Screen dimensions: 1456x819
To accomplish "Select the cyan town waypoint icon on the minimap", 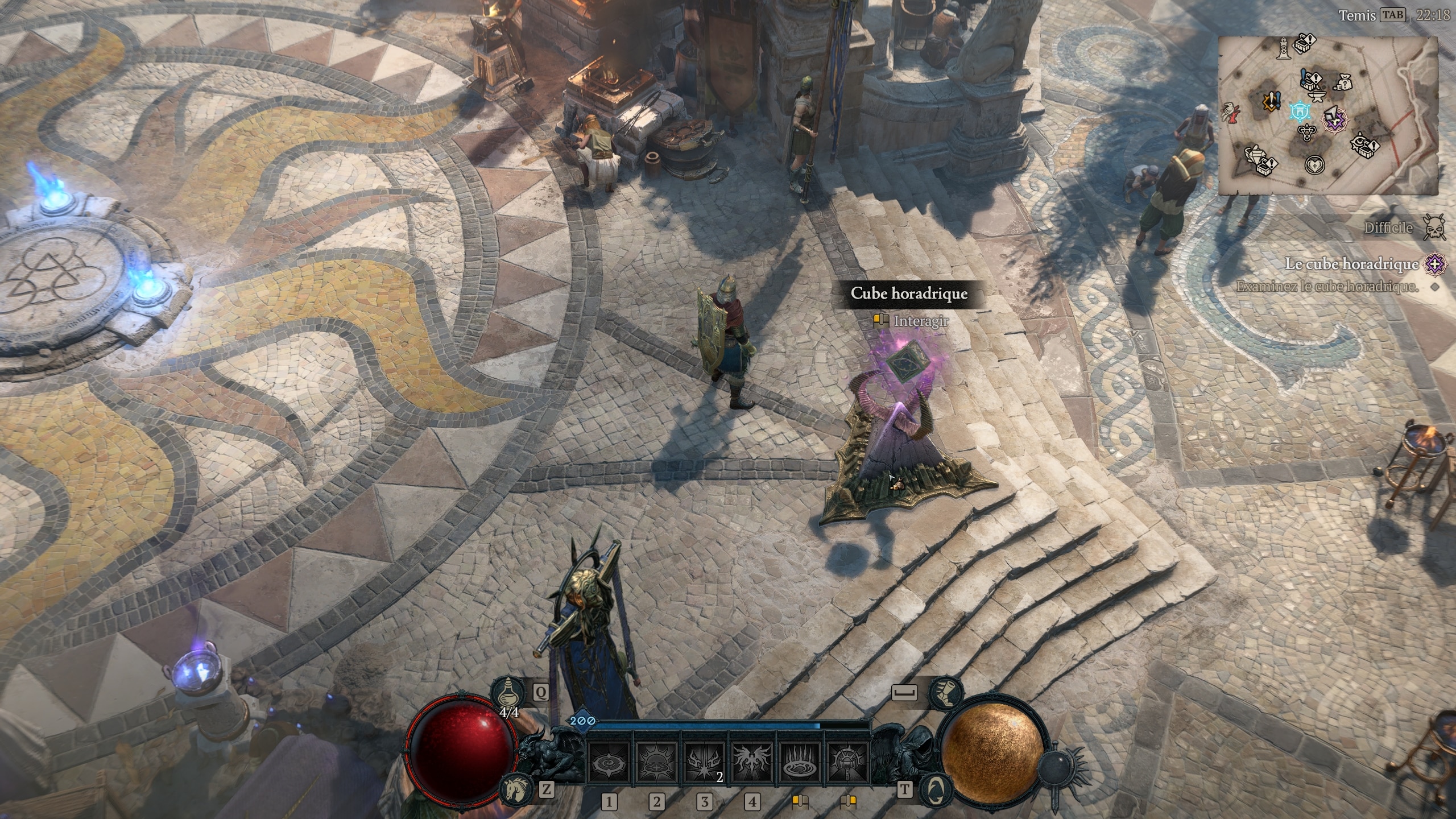I will (1300, 113).
